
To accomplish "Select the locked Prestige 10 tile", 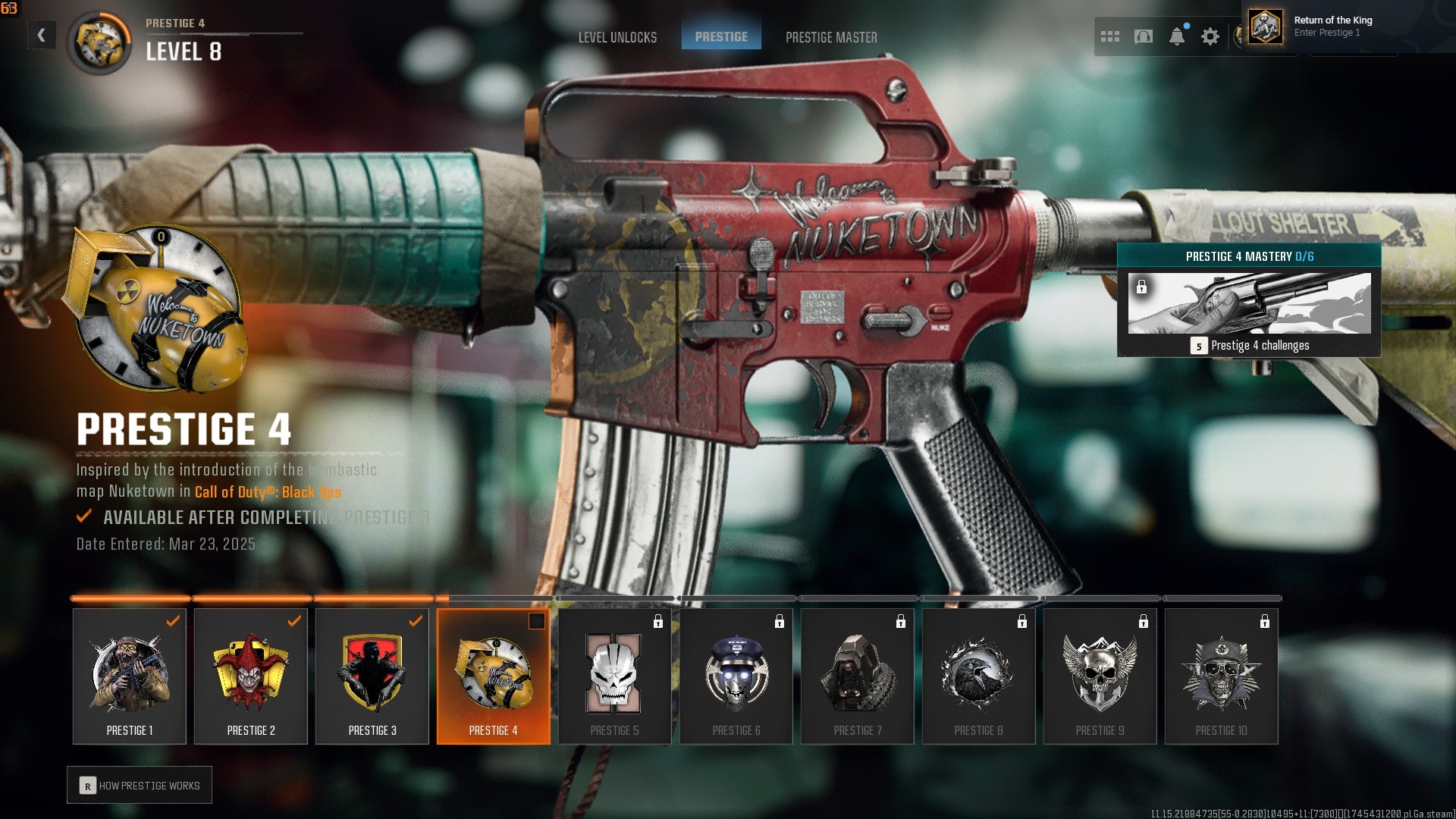I will (1222, 676).
